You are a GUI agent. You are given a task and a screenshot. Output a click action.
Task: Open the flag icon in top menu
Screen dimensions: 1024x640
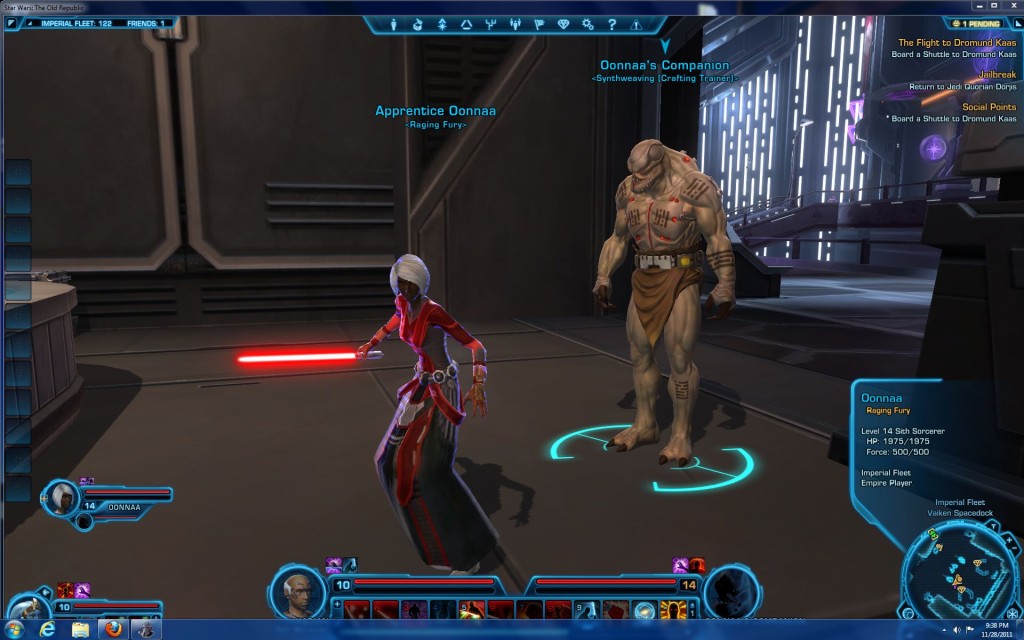(539, 24)
